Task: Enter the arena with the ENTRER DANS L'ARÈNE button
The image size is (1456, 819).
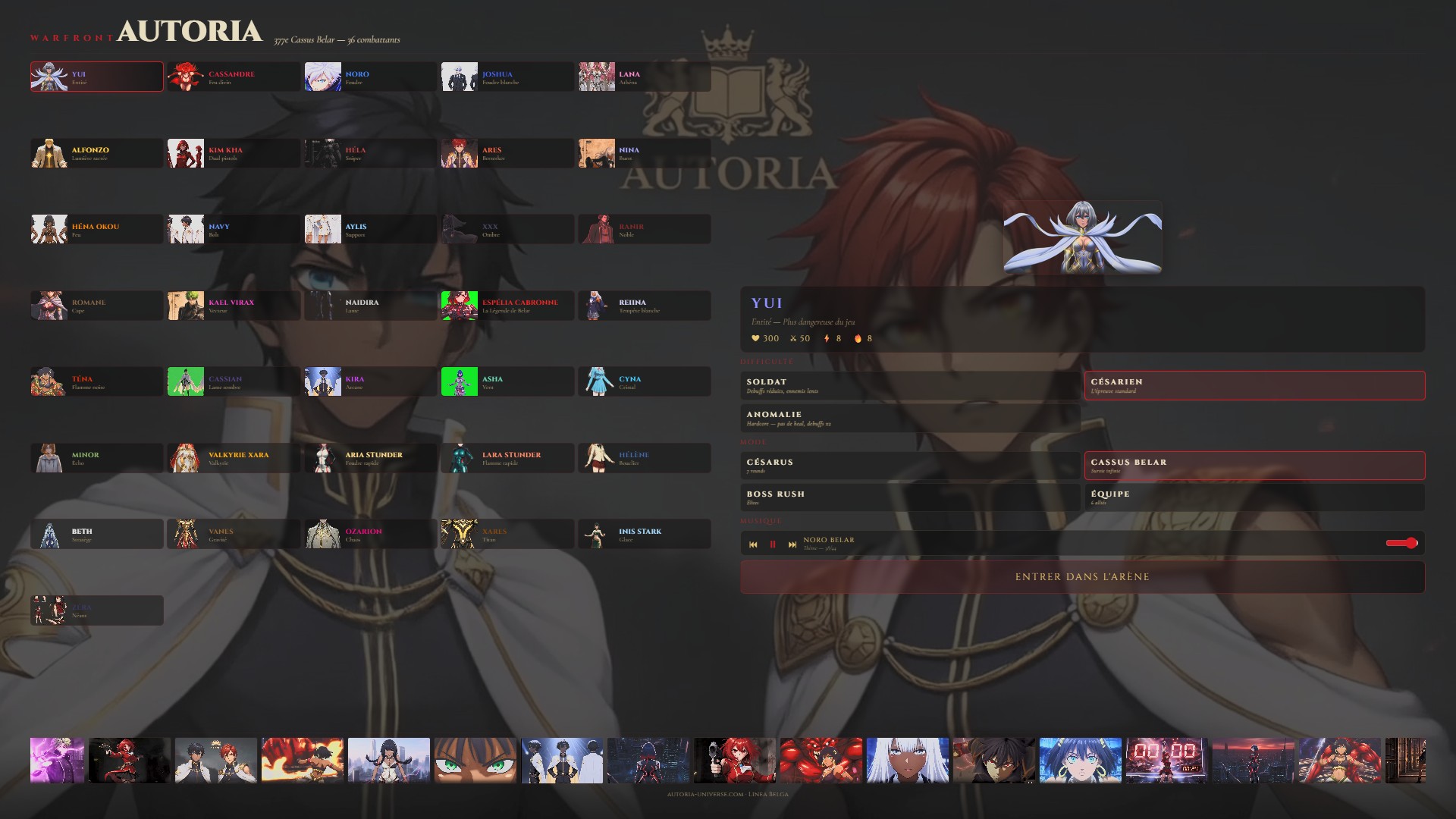Action: pos(1082,577)
